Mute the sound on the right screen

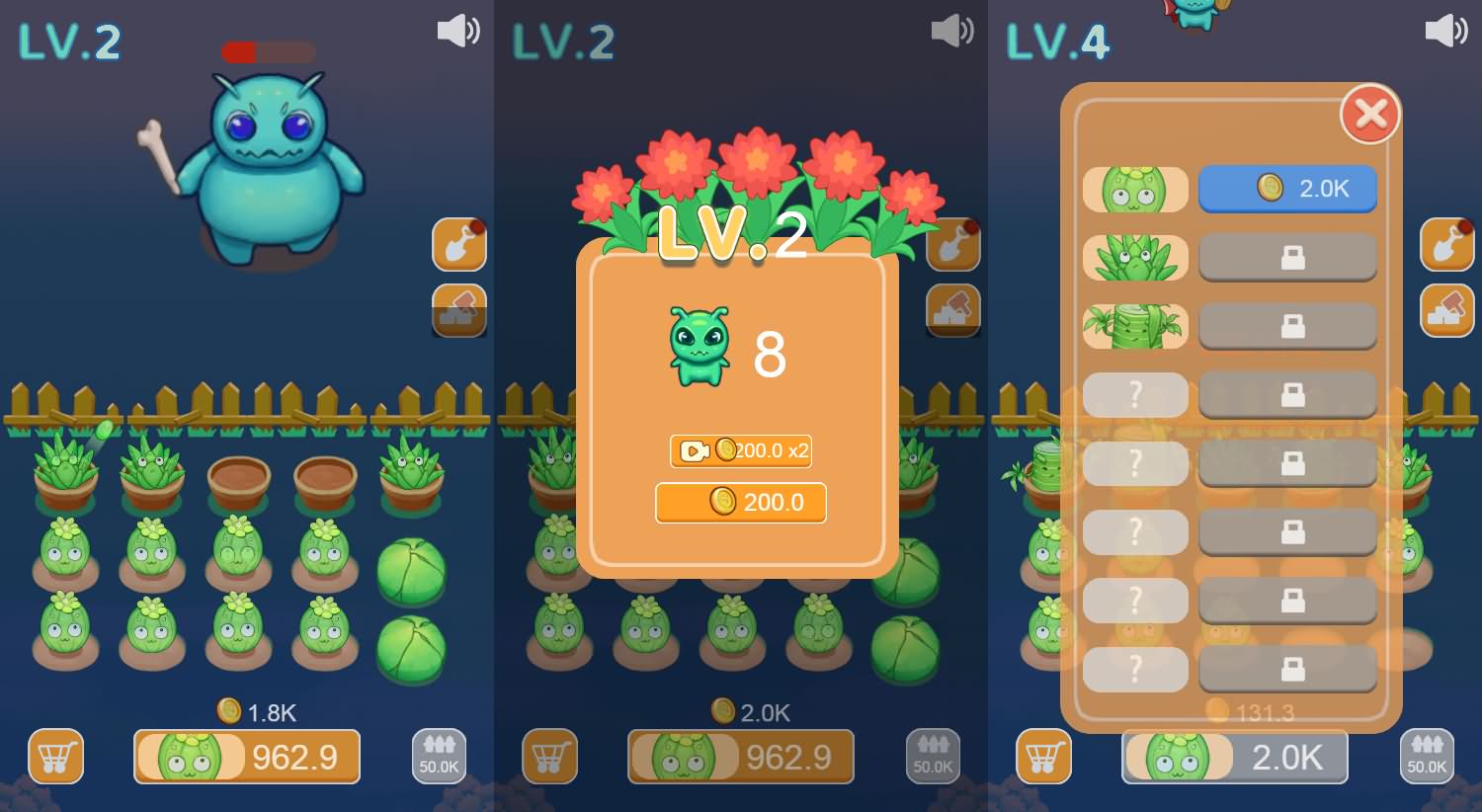pos(1445,30)
